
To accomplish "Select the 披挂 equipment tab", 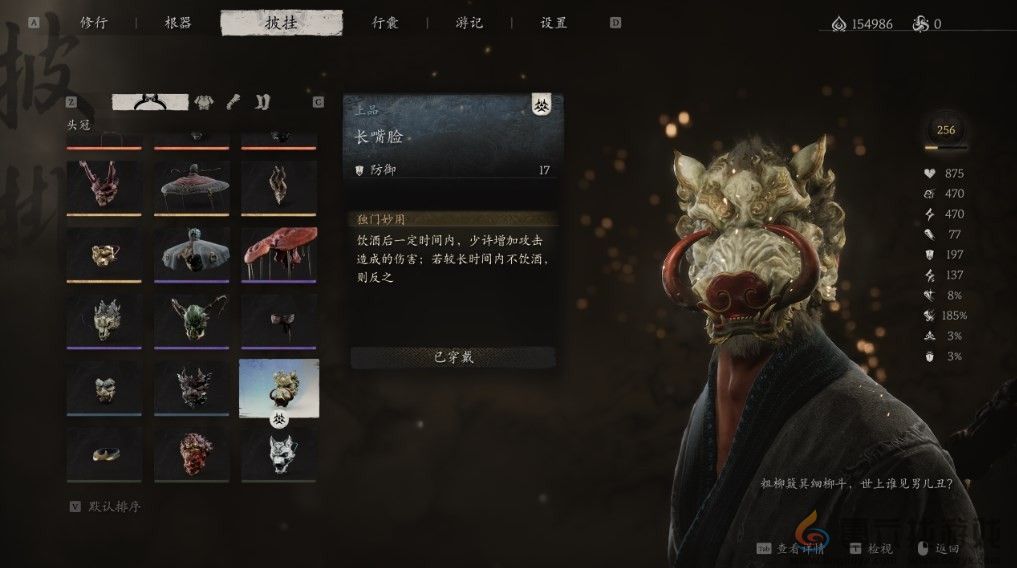I will pos(281,23).
